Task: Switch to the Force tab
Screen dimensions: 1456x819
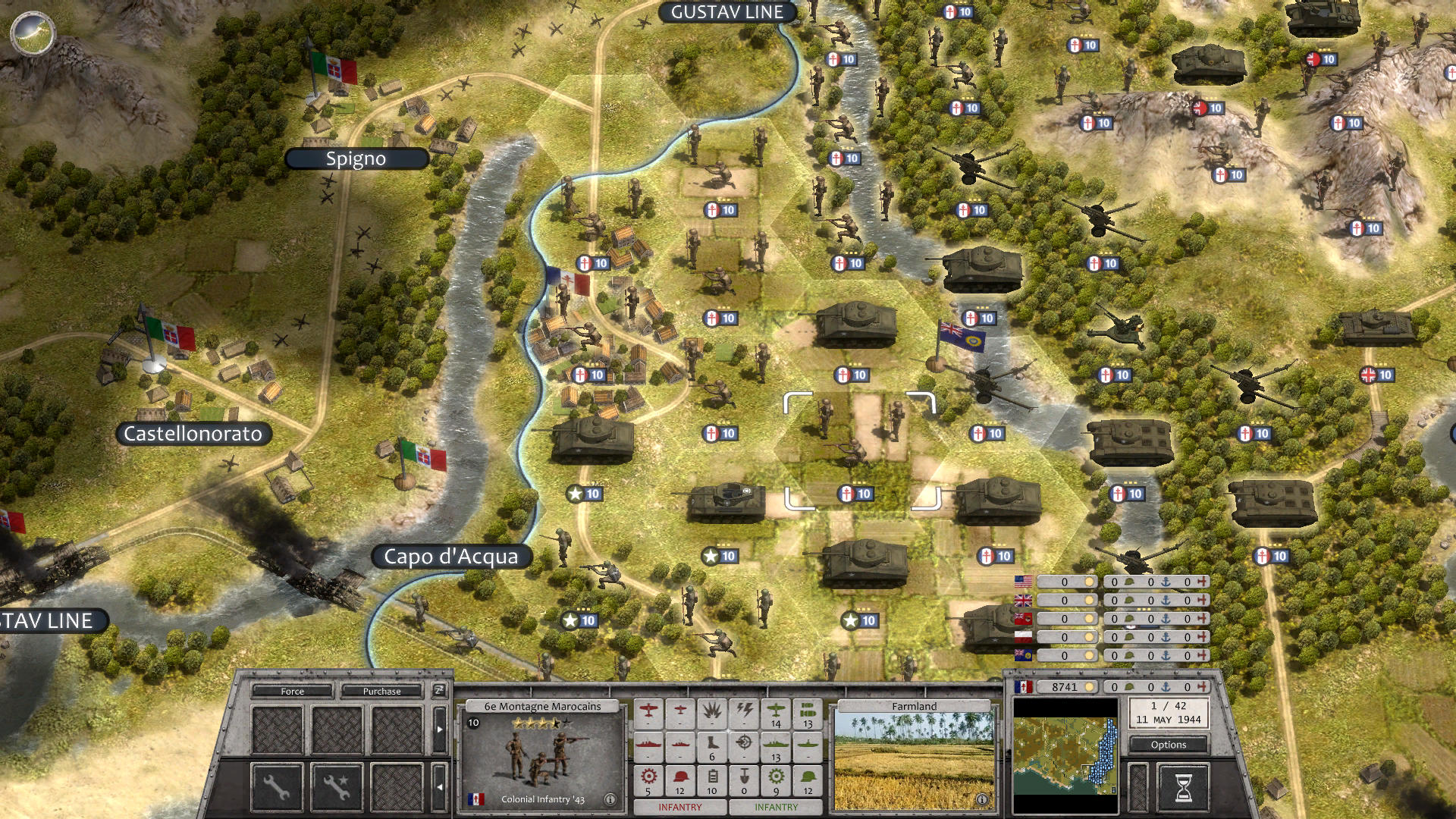Action: [293, 691]
